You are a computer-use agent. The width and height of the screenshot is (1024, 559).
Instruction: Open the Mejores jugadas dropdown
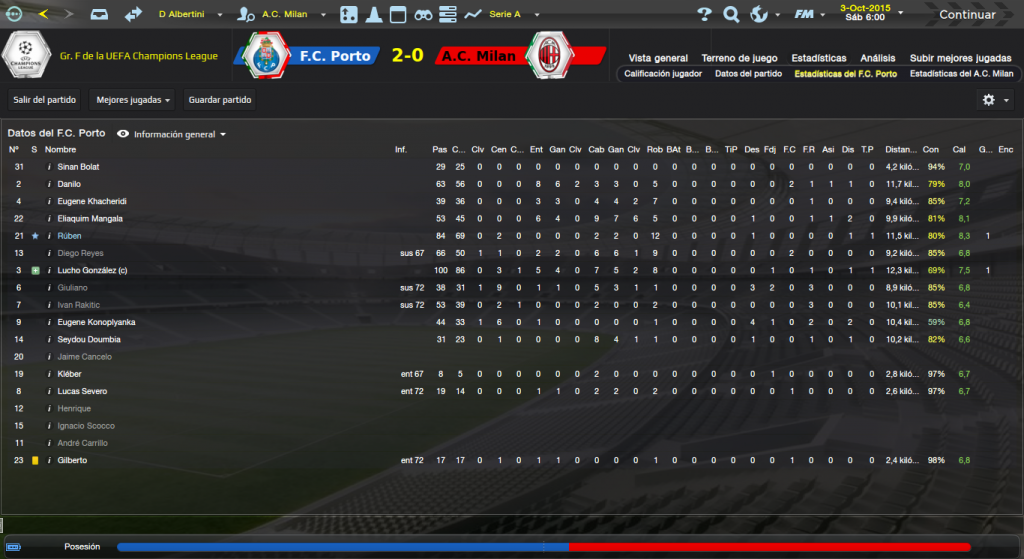pos(131,100)
